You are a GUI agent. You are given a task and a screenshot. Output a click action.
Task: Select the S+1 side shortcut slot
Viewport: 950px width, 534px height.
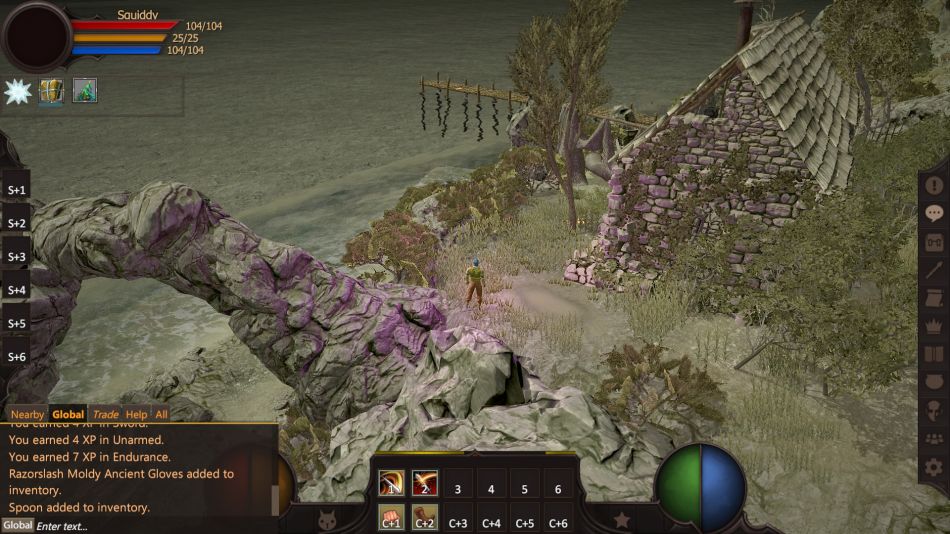16,189
